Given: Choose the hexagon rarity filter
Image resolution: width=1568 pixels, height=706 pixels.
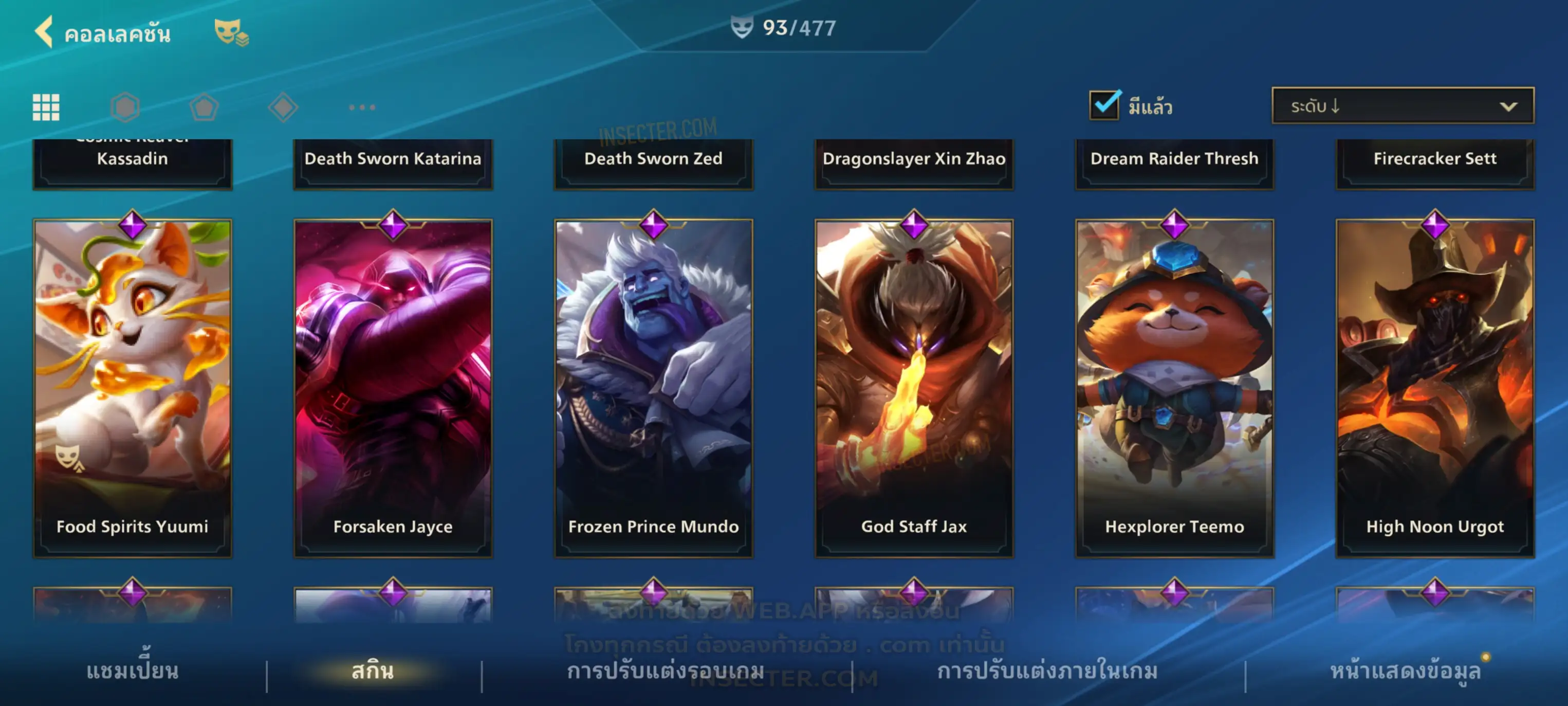Looking at the screenshot, I should tap(125, 107).
